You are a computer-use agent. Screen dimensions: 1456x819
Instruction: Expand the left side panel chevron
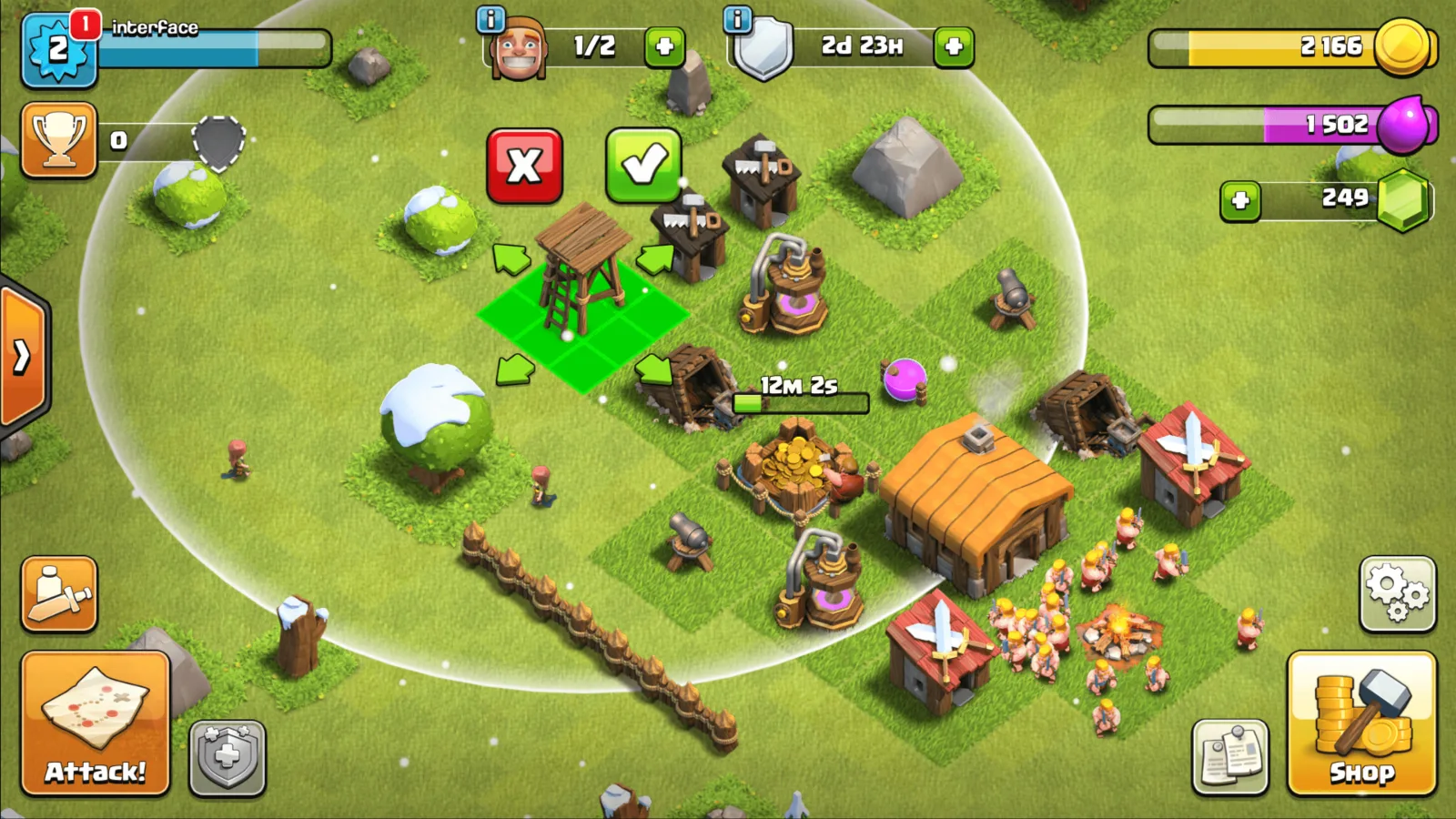(x=18, y=358)
